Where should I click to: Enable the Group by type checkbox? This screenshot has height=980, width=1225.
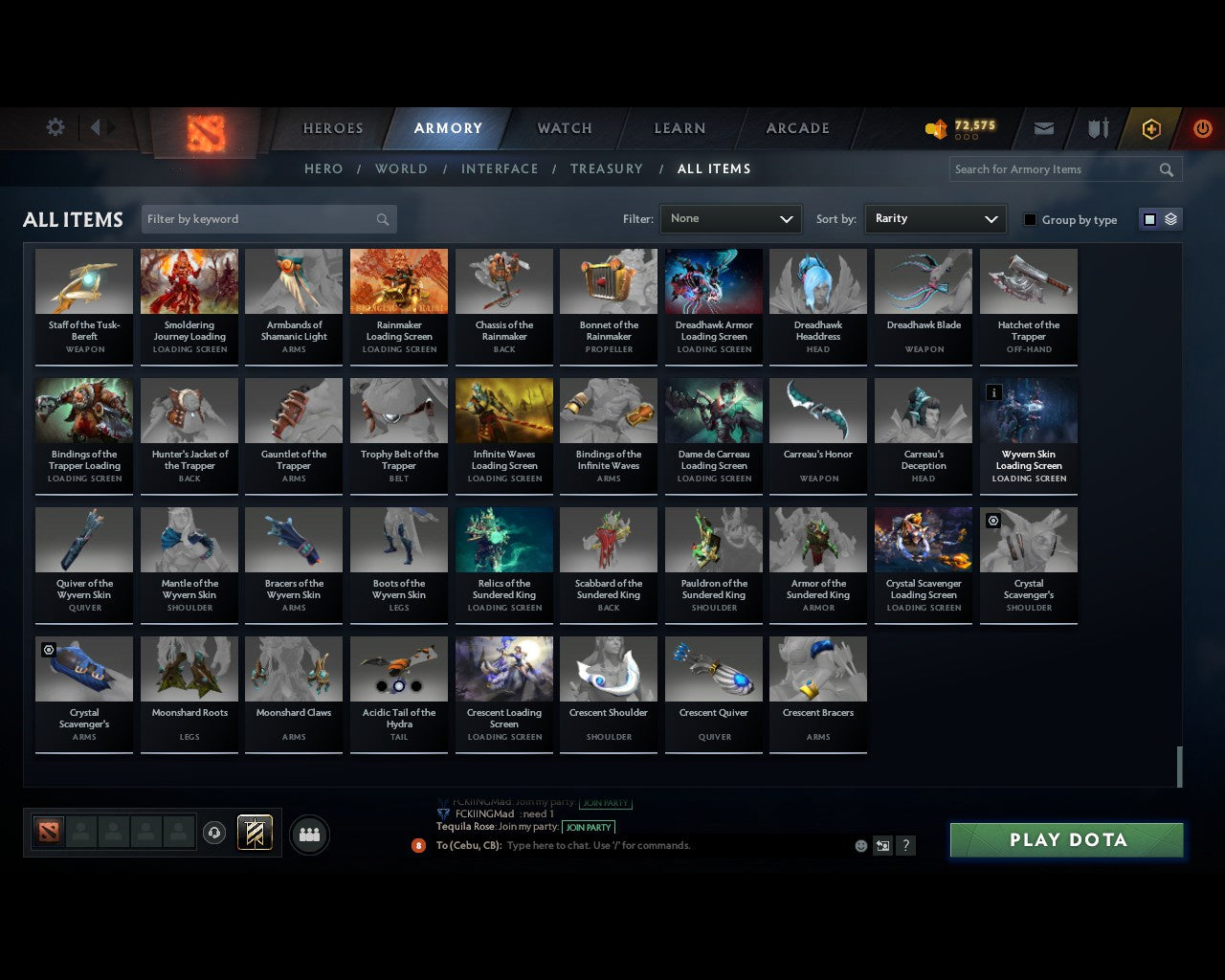tap(1030, 219)
